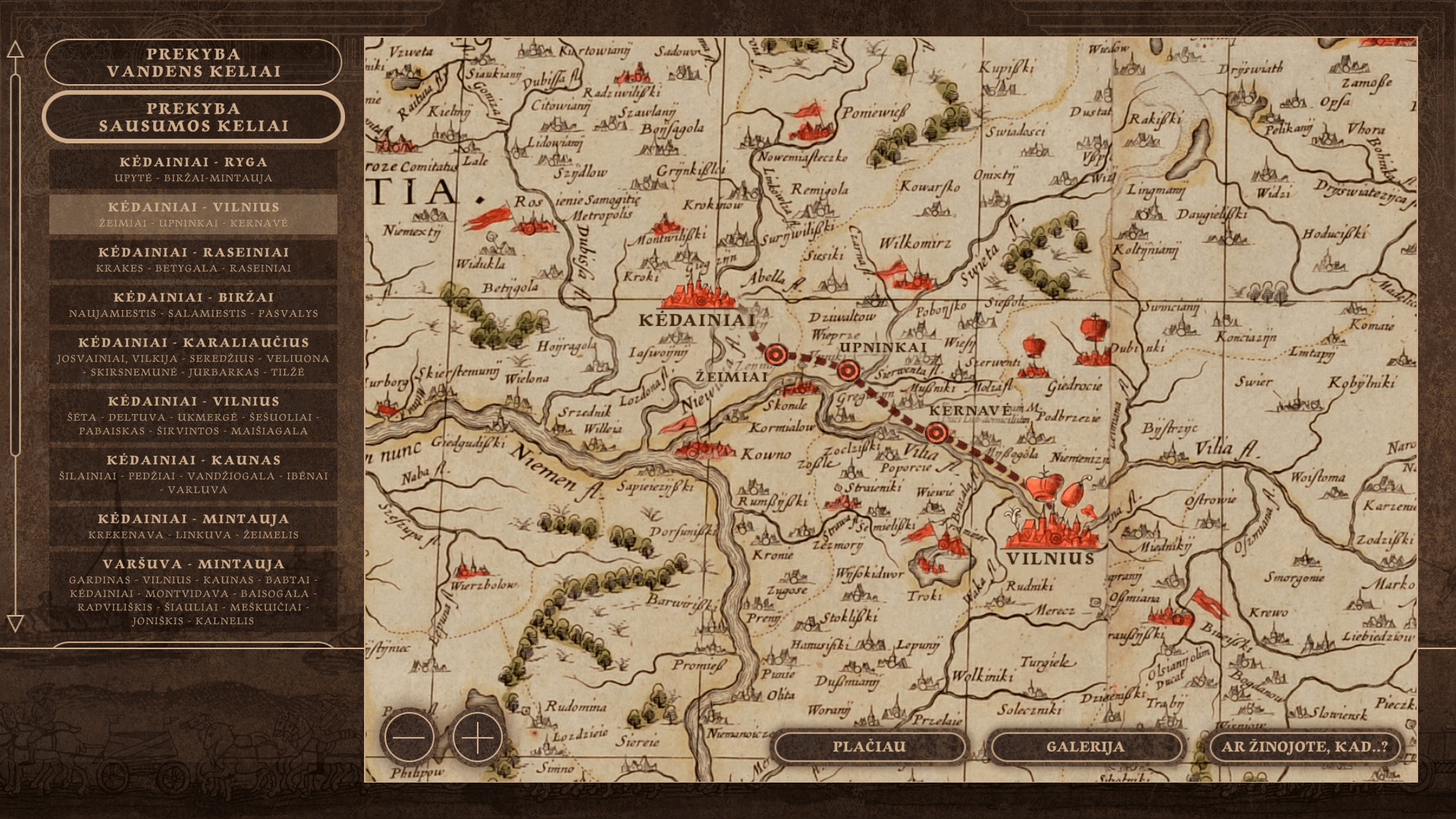
Task: Select the Upninkai waypoint marker on the map
Action: click(x=849, y=371)
